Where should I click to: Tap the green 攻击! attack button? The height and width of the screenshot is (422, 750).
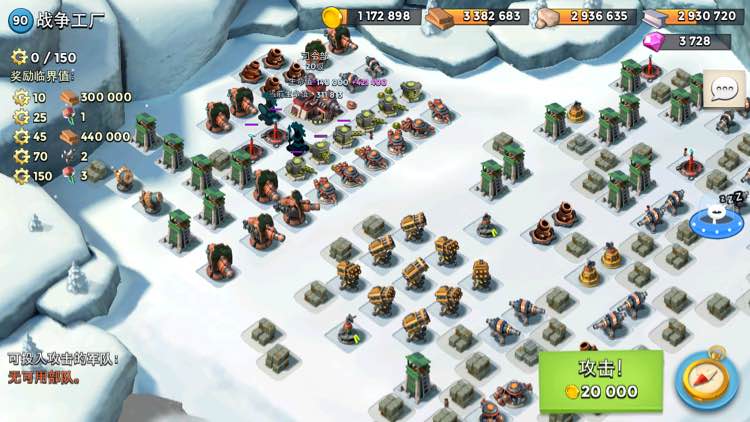click(x=601, y=379)
